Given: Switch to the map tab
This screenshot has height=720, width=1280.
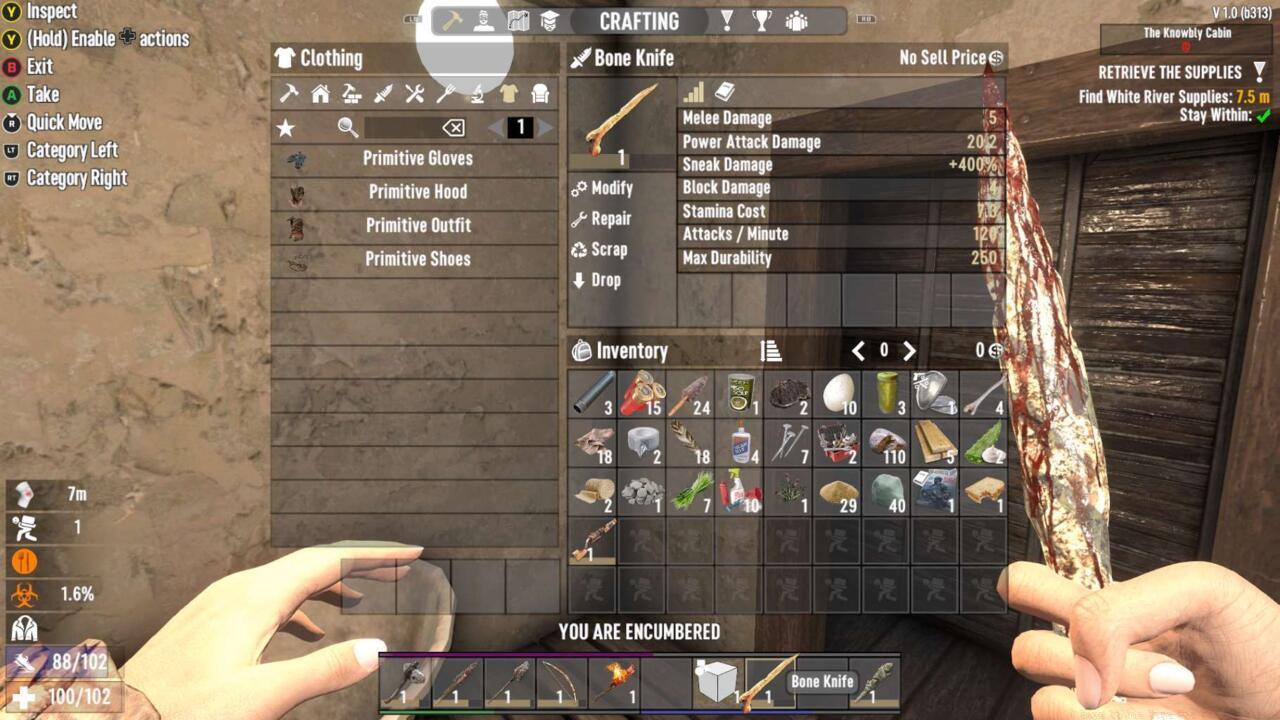Looking at the screenshot, I should point(517,21).
